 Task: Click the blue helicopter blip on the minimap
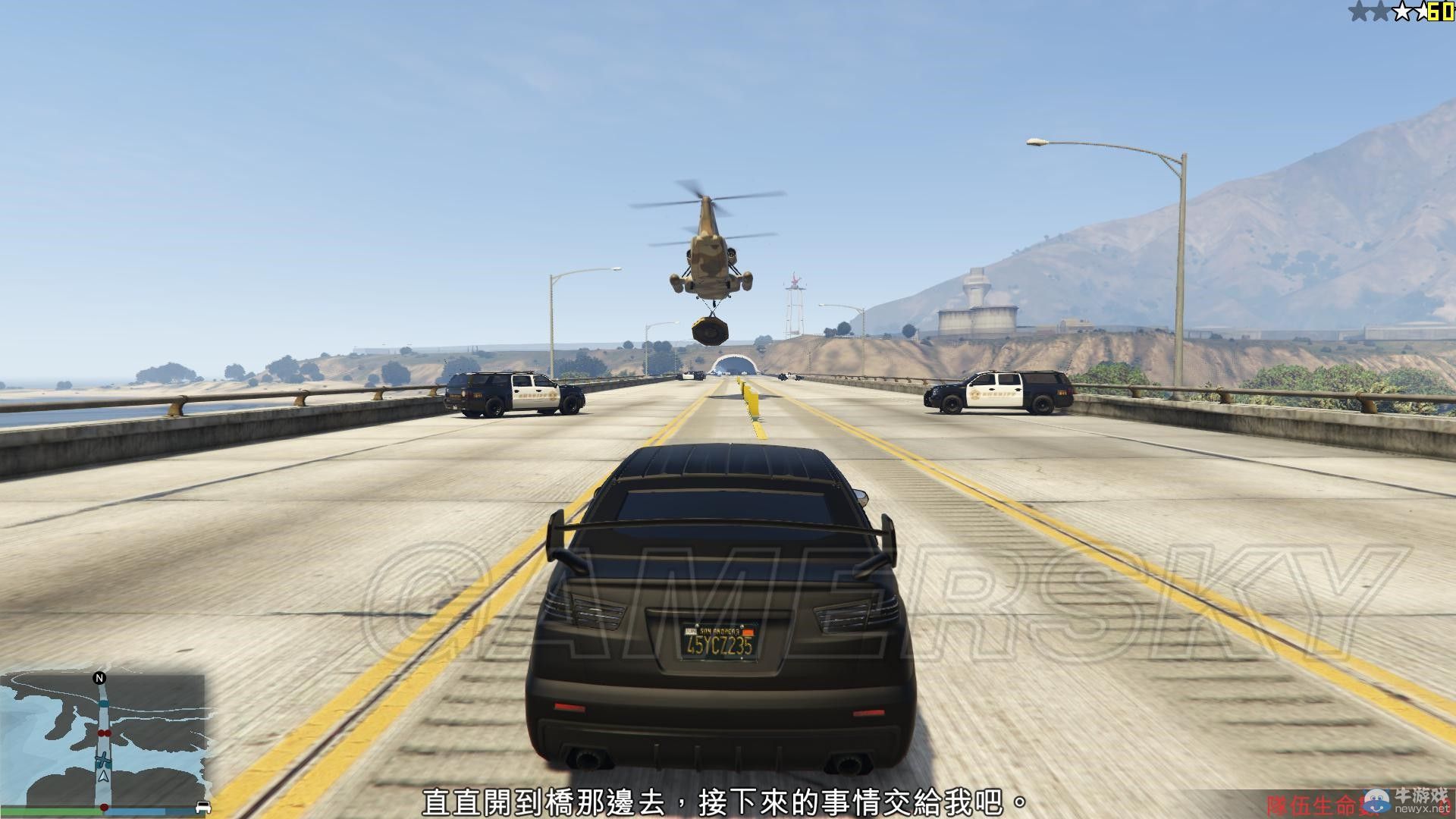click(103, 758)
